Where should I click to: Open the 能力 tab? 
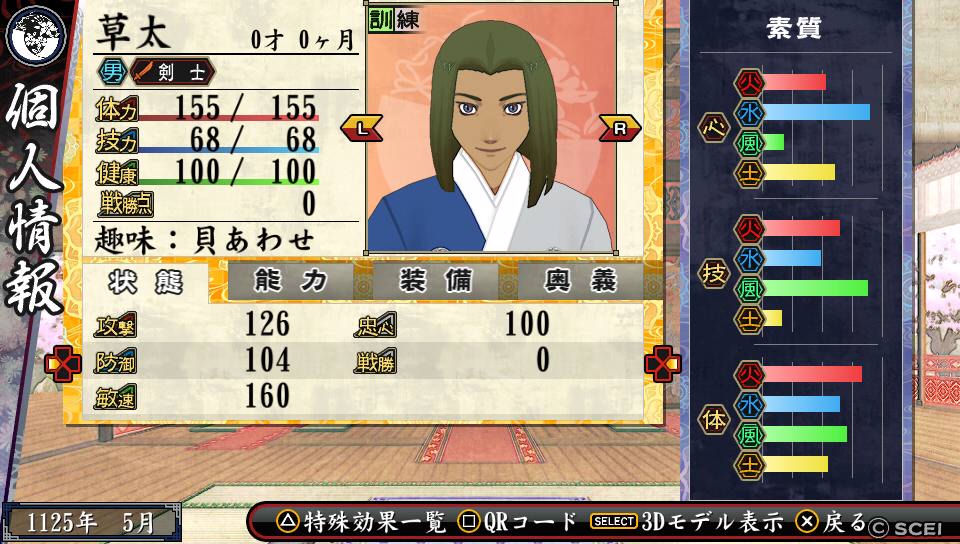290,282
